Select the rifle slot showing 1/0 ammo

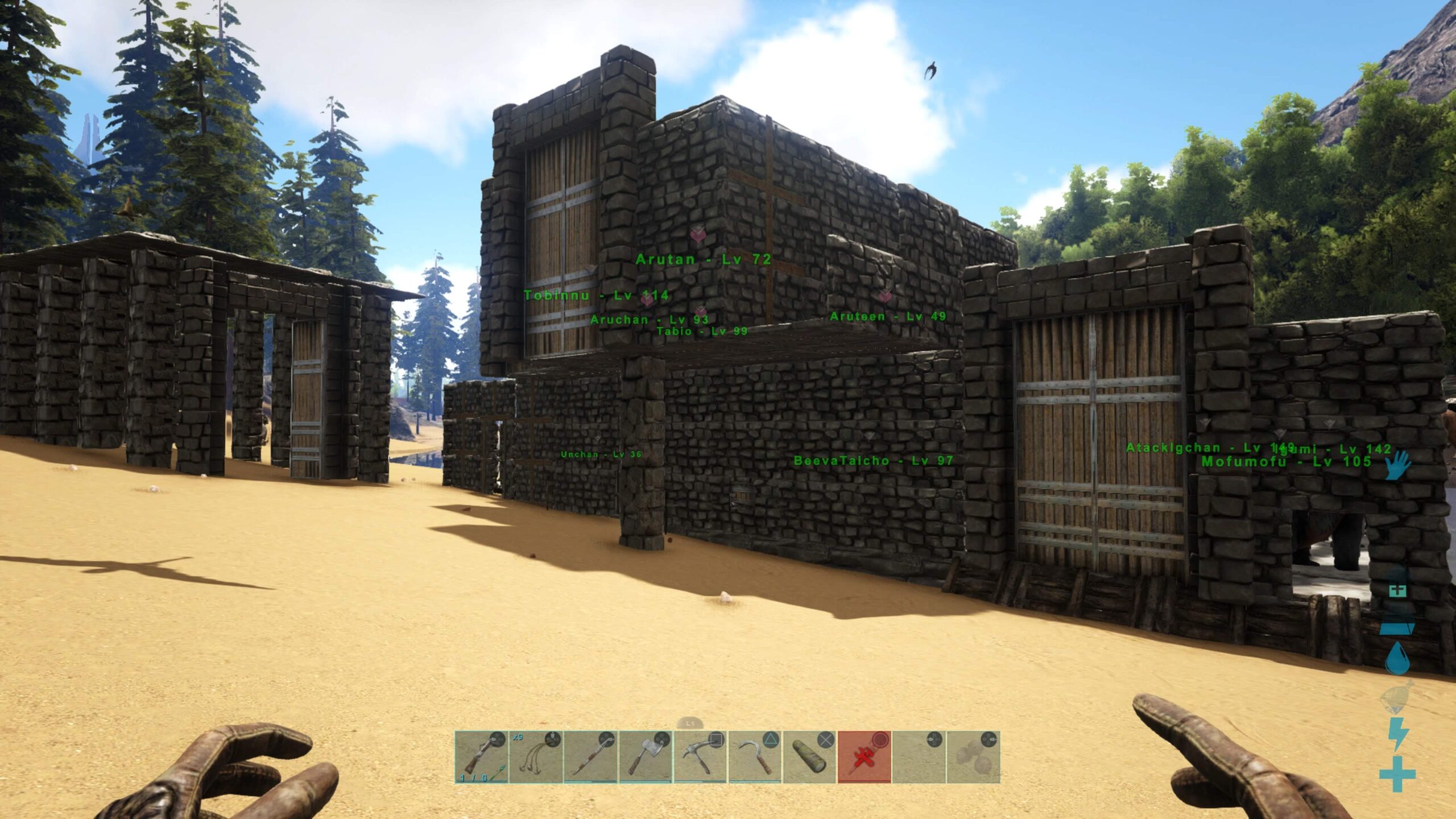(481, 757)
